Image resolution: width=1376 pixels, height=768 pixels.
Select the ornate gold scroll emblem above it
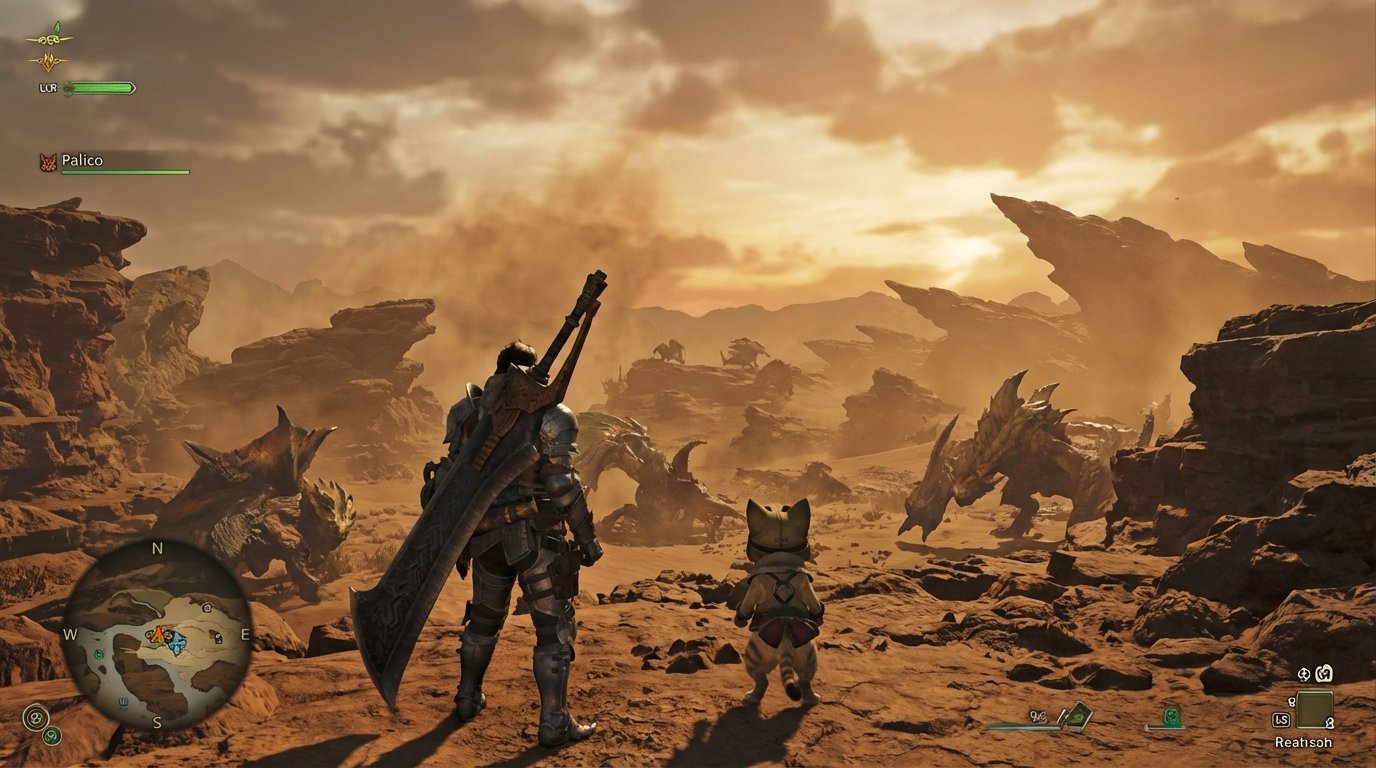(48, 39)
